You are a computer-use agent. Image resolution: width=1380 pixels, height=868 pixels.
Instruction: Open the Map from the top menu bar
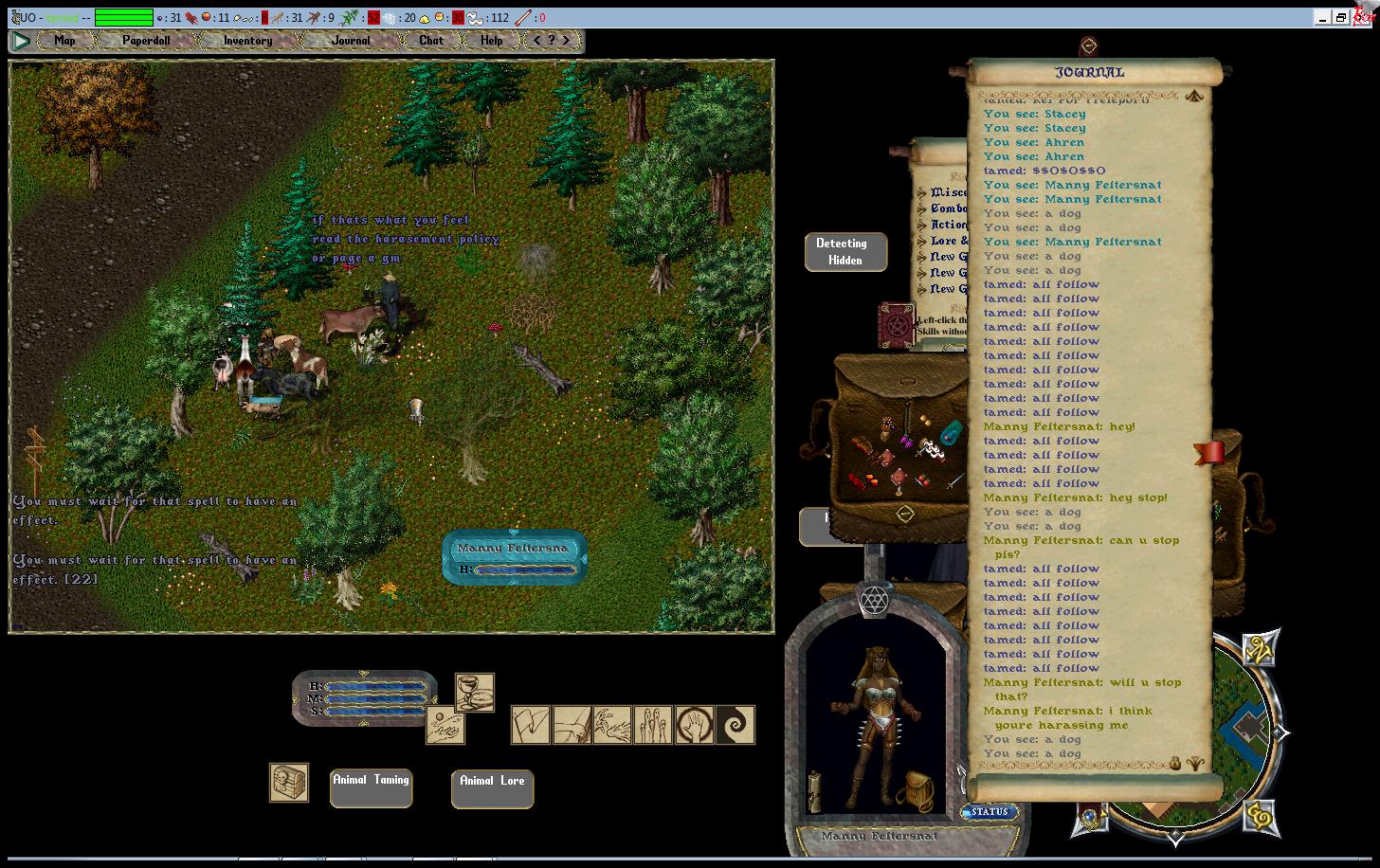pos(64,41)
